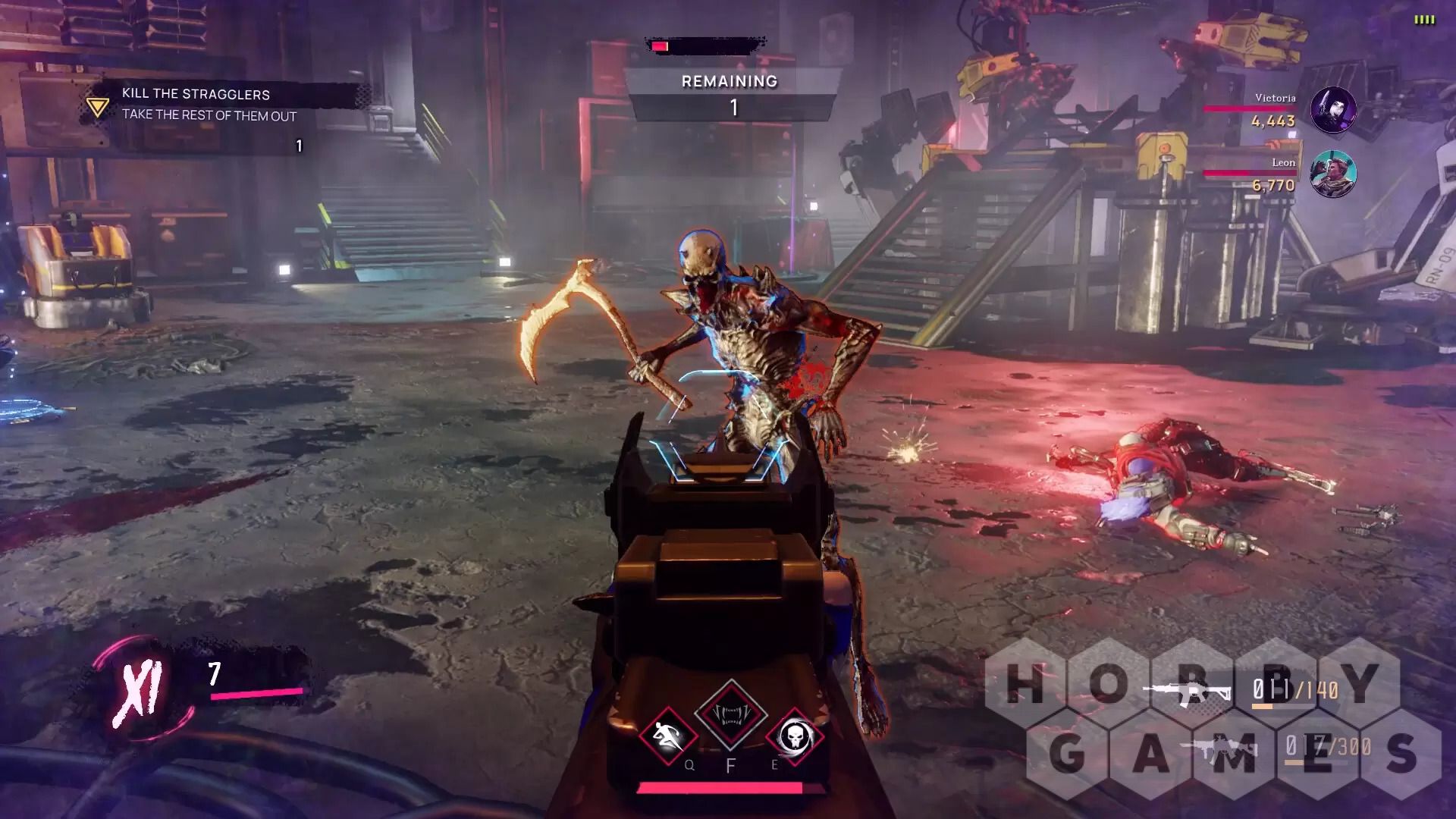Select Leon's teammate portrait
1456x819 pixels.
[x=1333, y=174]
